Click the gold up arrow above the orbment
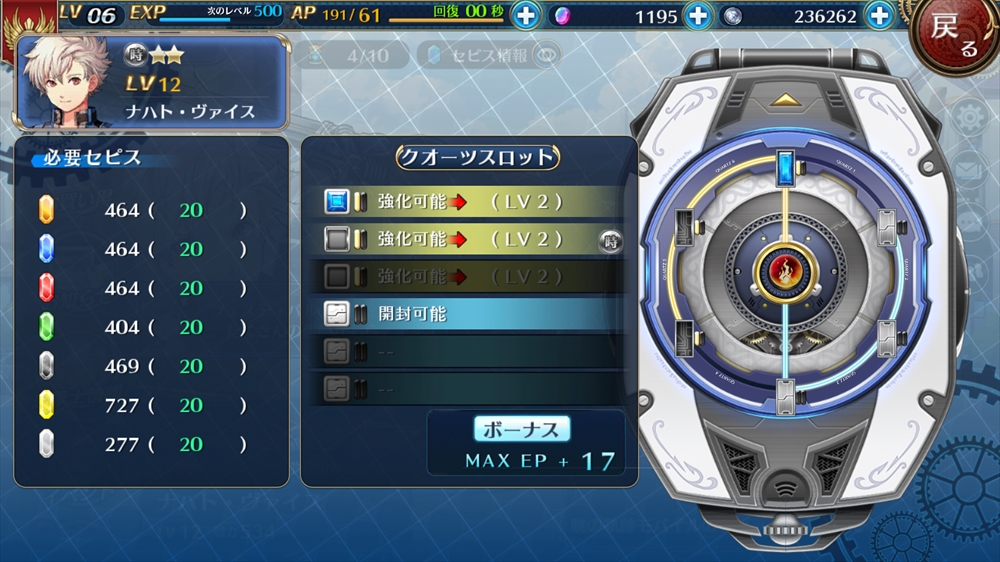Screen dimensions: 1000x562 click(785, 100)
